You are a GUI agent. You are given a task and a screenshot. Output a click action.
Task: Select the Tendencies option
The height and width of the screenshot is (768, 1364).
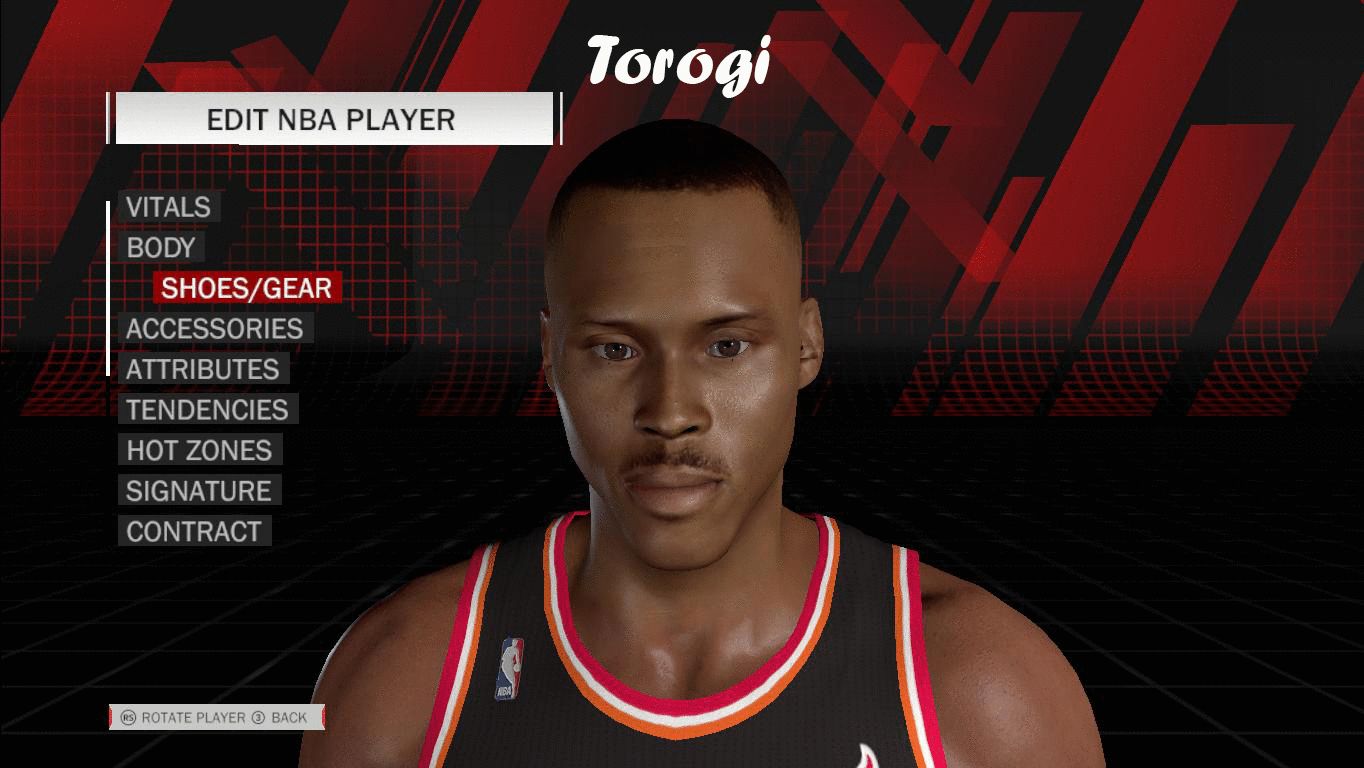click(x=207, y=410)
